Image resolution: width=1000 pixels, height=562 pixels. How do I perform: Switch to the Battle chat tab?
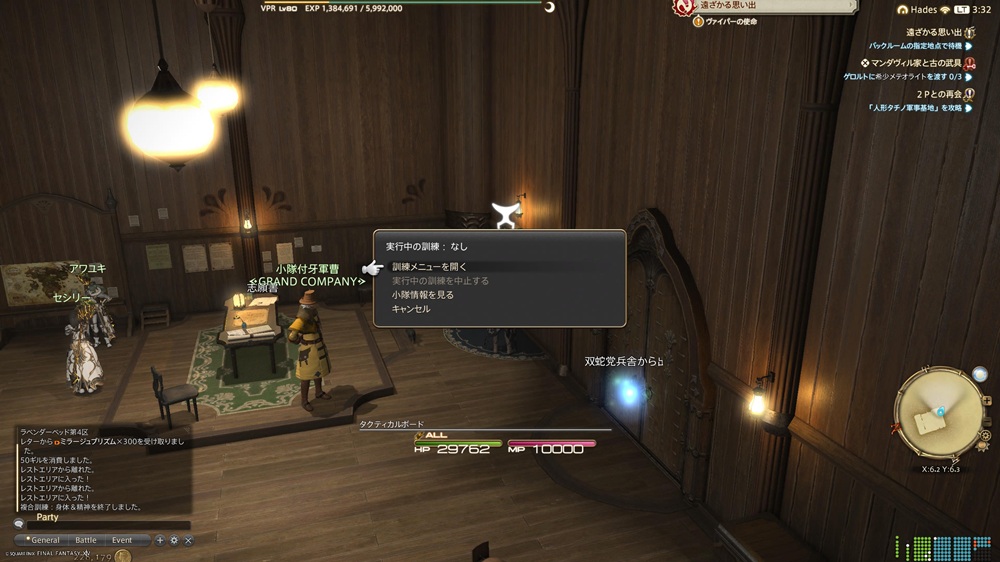click(x=86, y=540)
